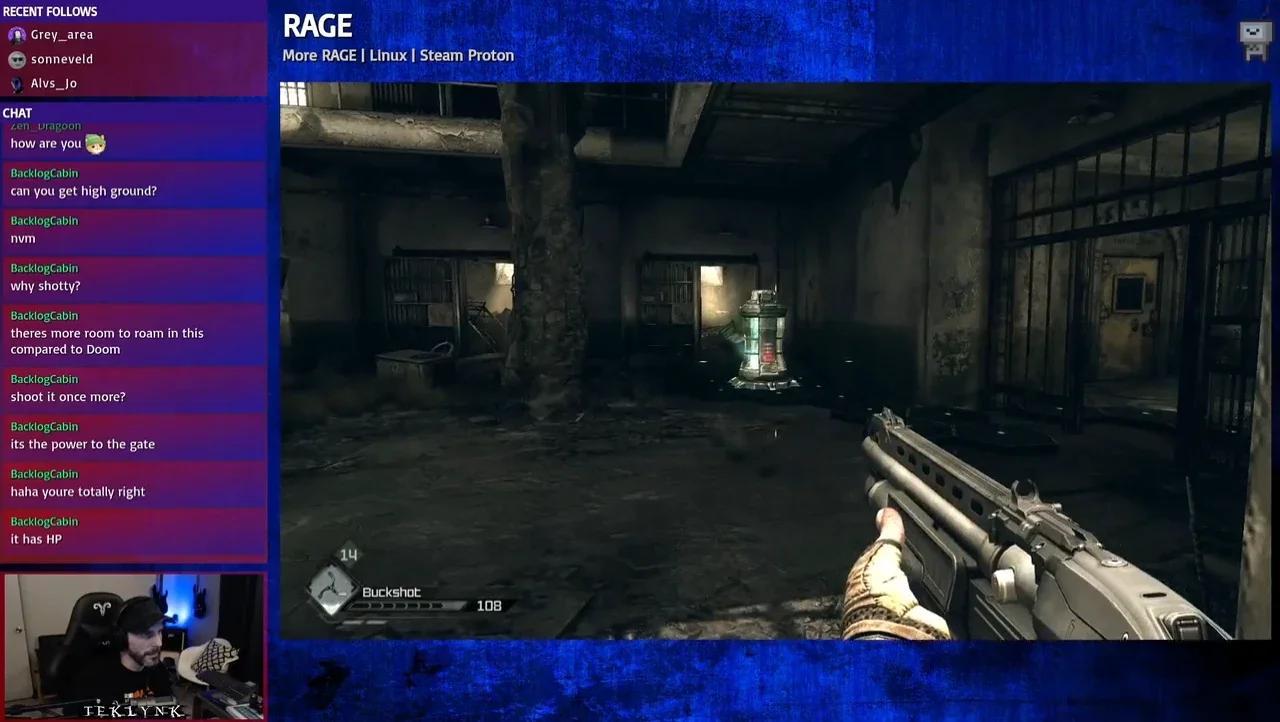This screenshot has width=1280, height=722.
Task: Click the RECENT FOLLOWS header
Action: [50, 11]
